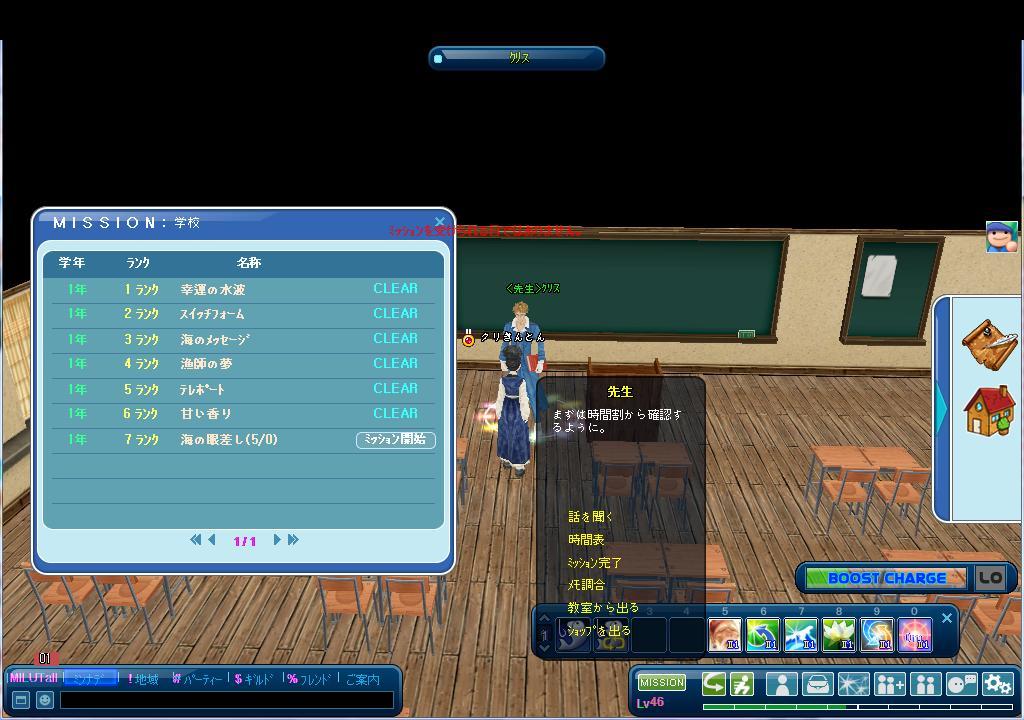Viewport: 1024px width, 720px height.
Task: Switch chat to the ギルド channel
Action: click(x=253, y=679)
